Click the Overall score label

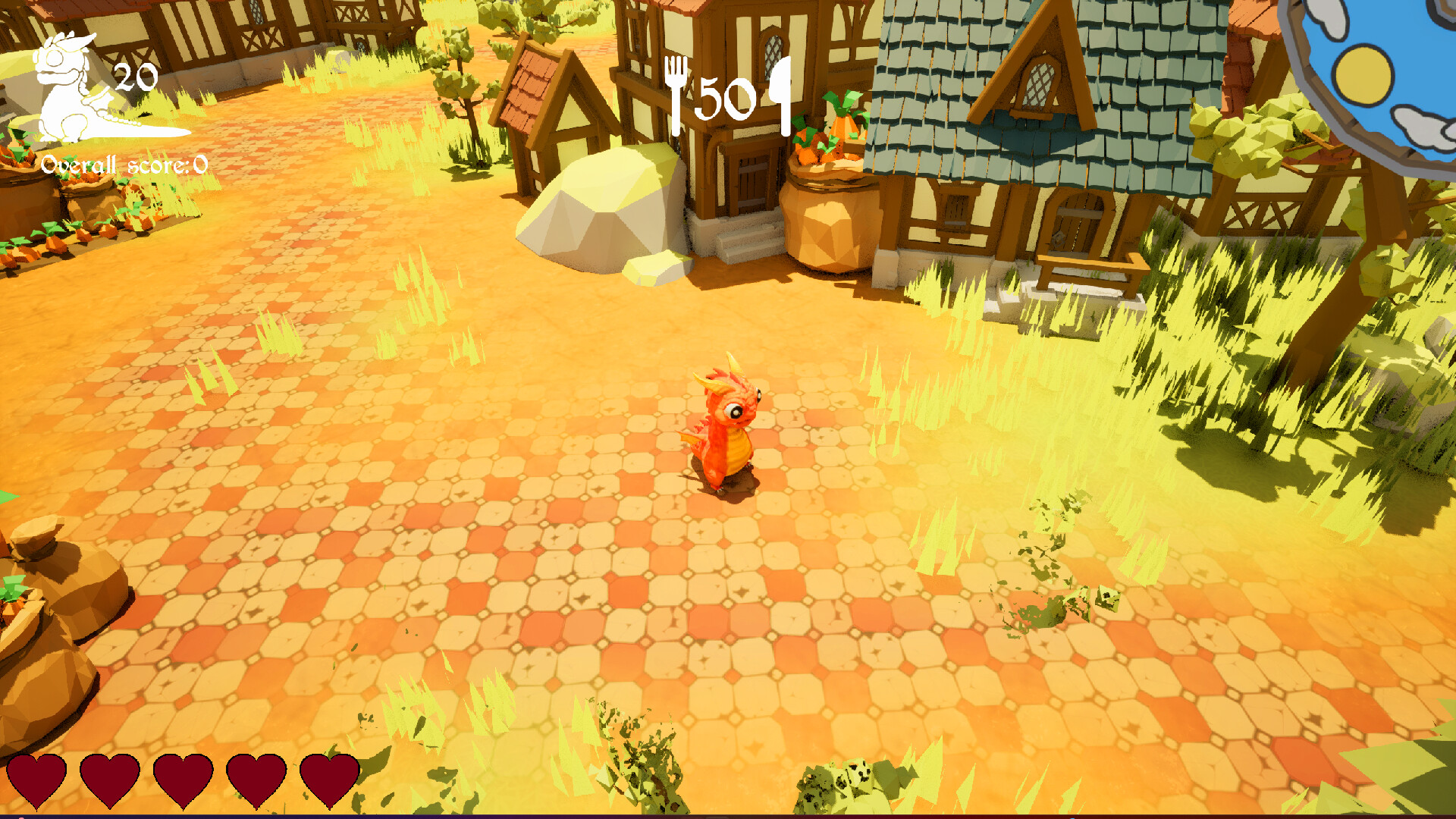102,163
